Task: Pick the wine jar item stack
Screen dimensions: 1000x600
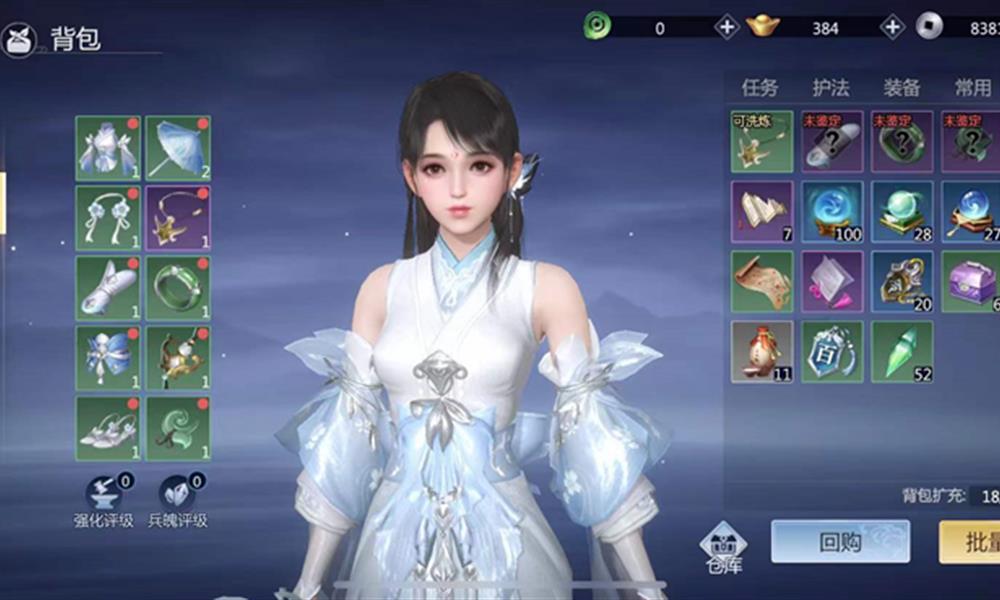Action: point(762,351)
